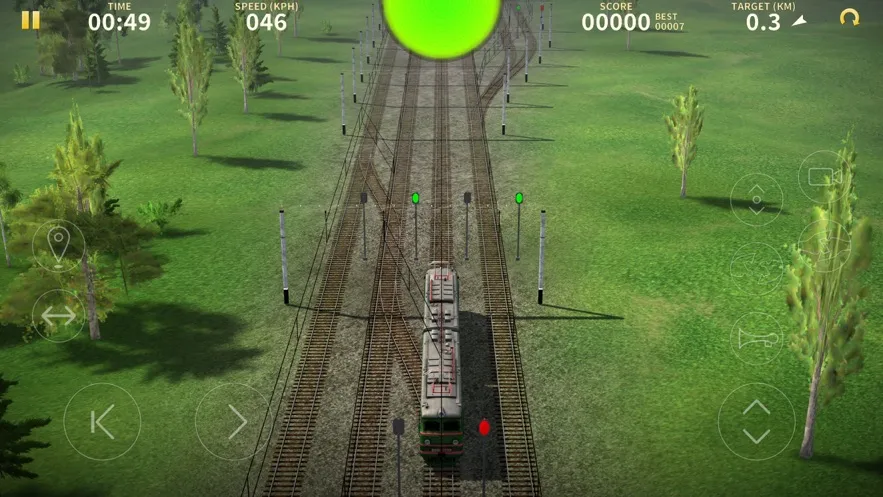Screen dimensions: 883x497
Task: Switch camera view with the camera icon
Action: 823,177
